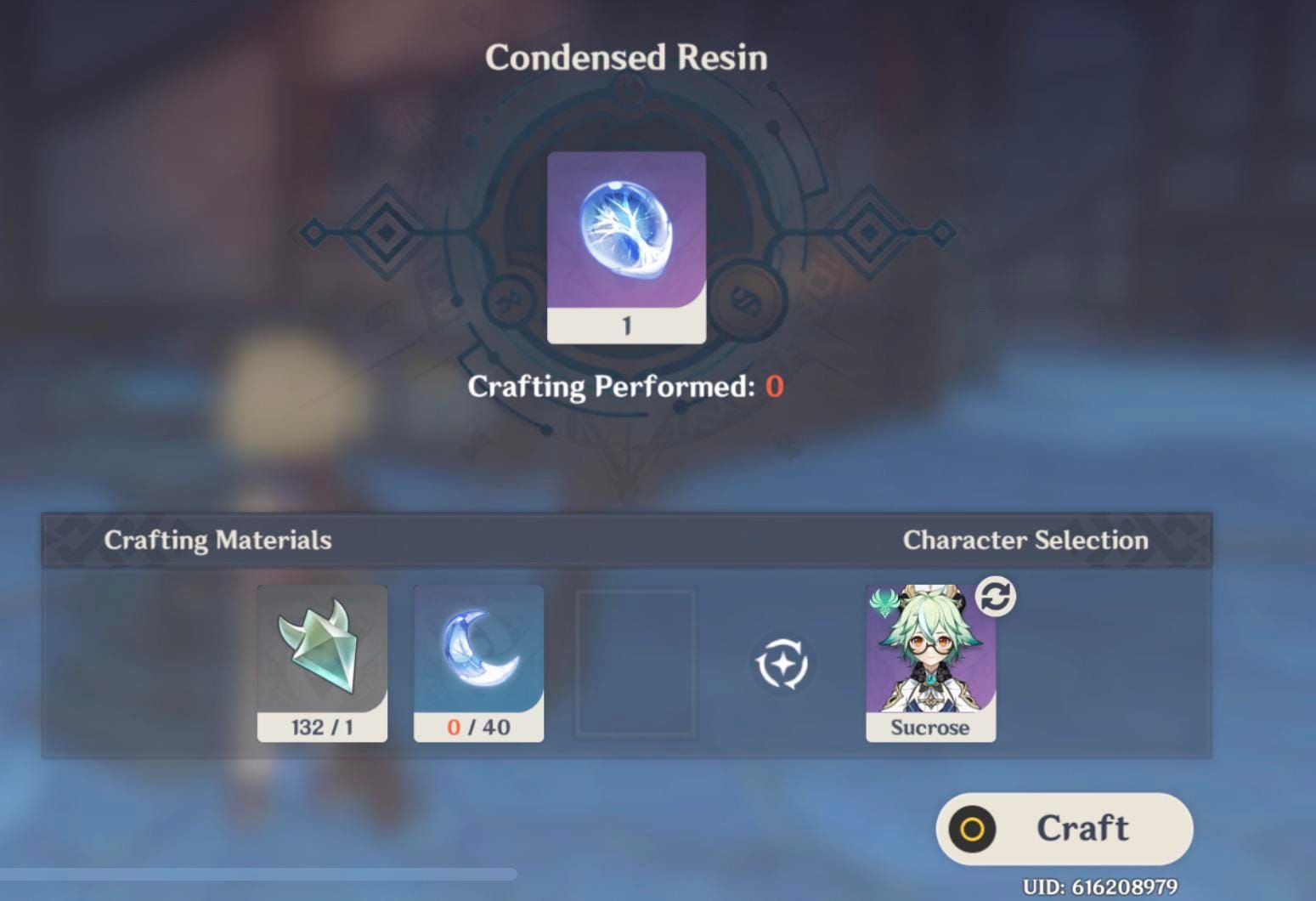Open the Character Selection panel
Screen dimensions: 1316x901
(x=1026, y=540)
